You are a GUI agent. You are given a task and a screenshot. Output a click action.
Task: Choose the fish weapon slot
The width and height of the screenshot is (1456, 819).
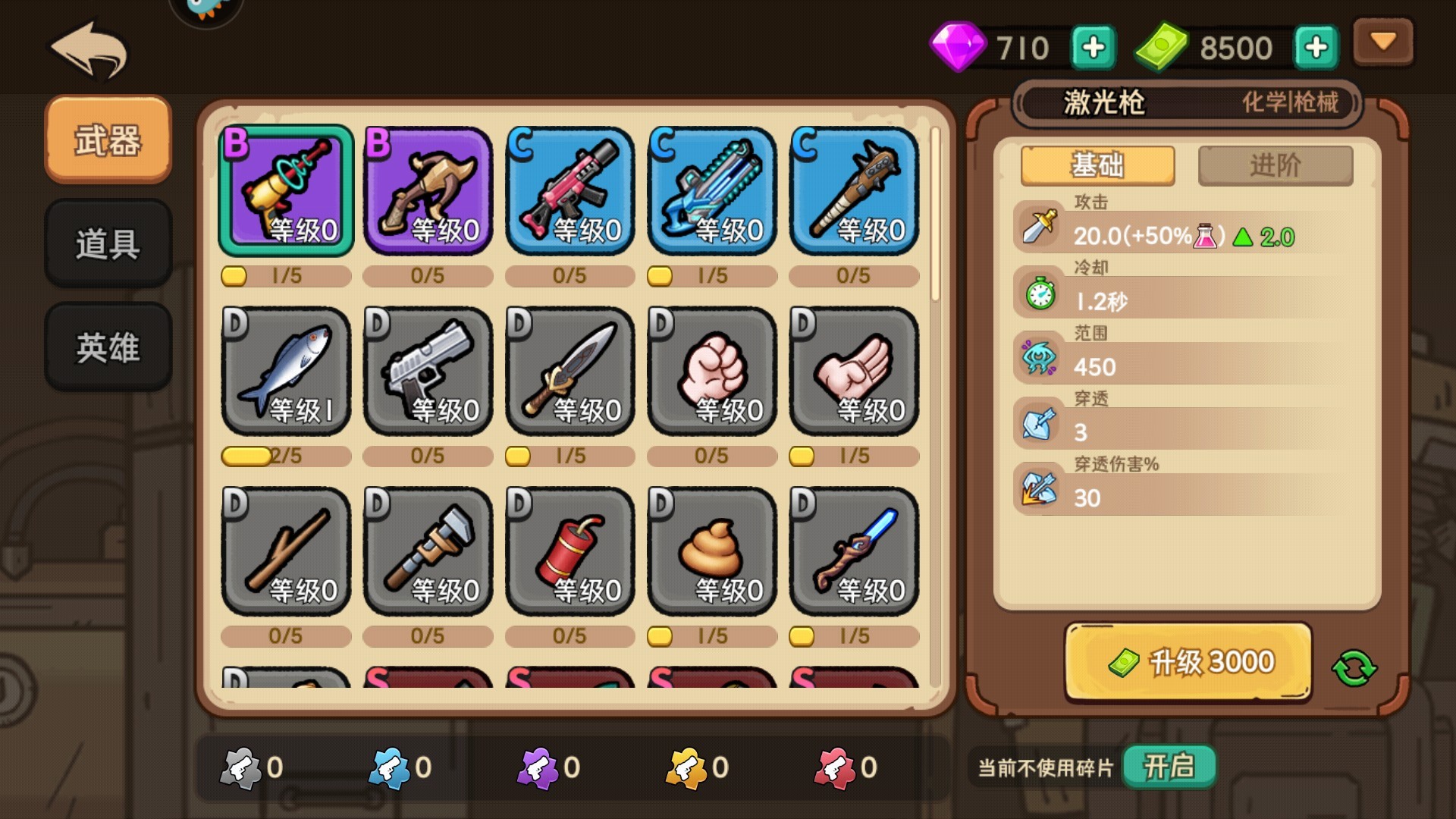[x=286, y=371]
